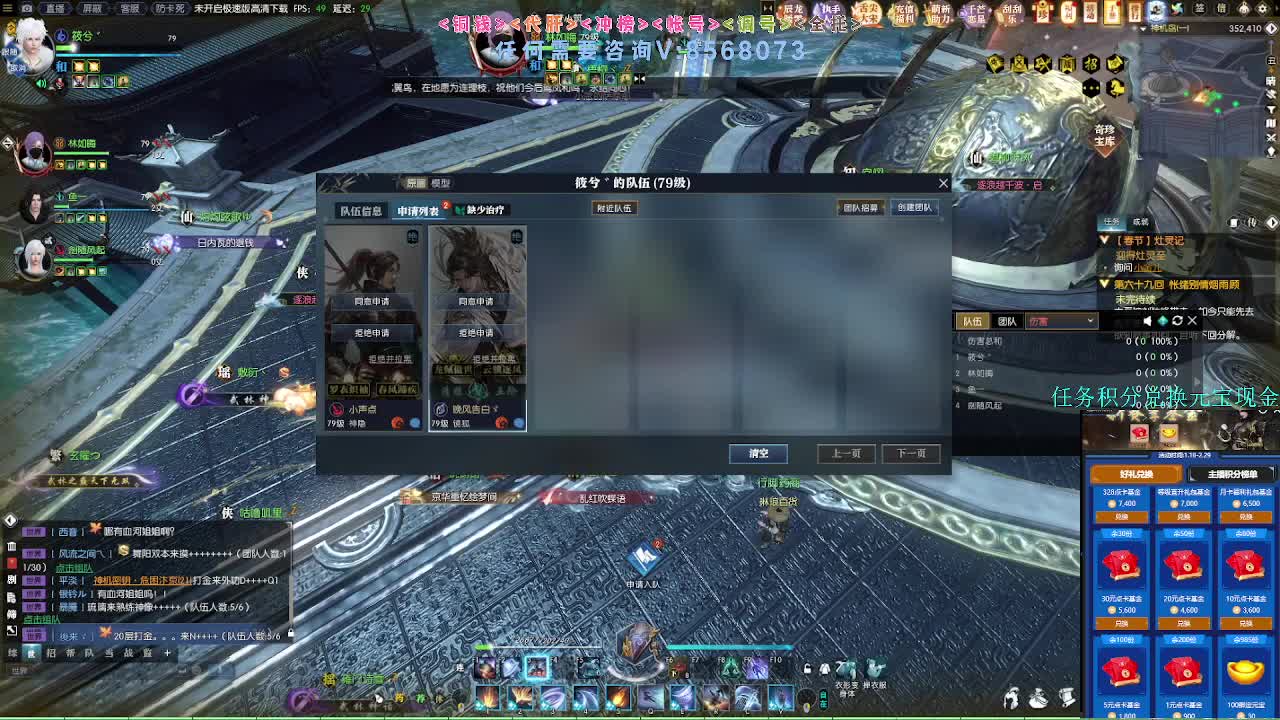Open the 奇珍宝库 treasure vault icon
This screenshot has height=720, width=1280.
pyautogui.click(x=1104, y=135)
